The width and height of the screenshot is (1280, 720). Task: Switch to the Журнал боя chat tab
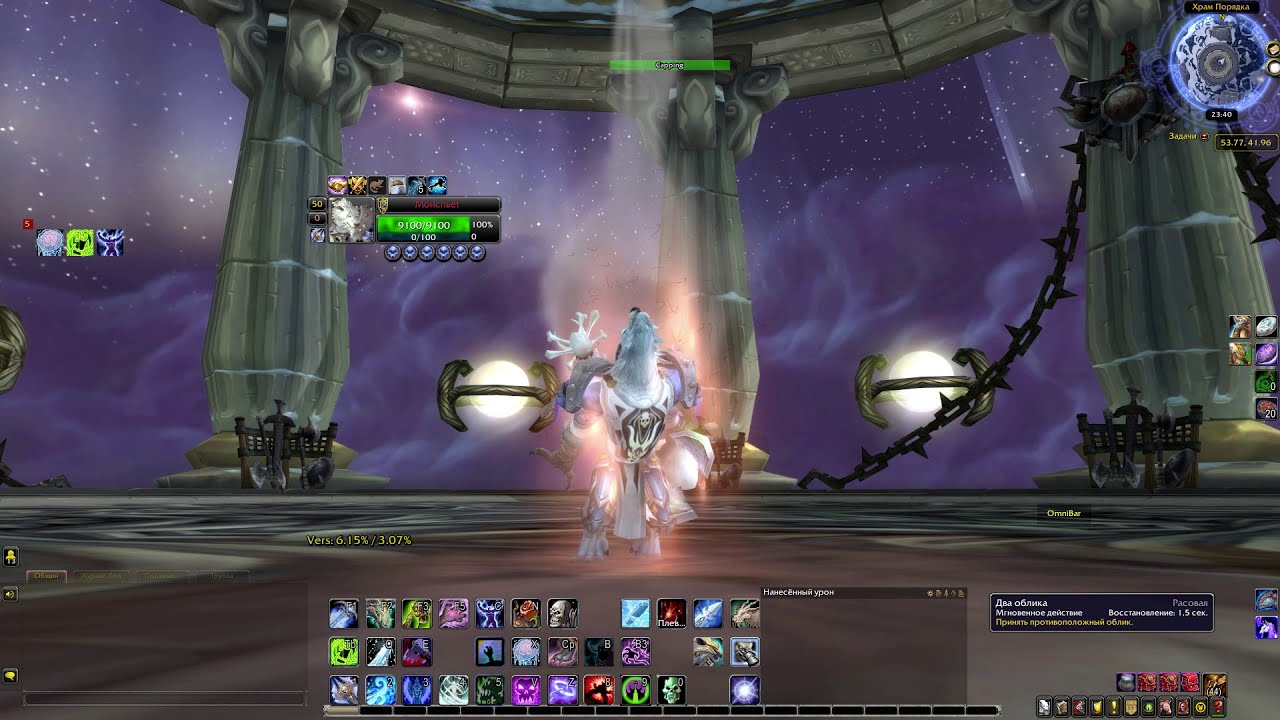[x=100, y=576]
